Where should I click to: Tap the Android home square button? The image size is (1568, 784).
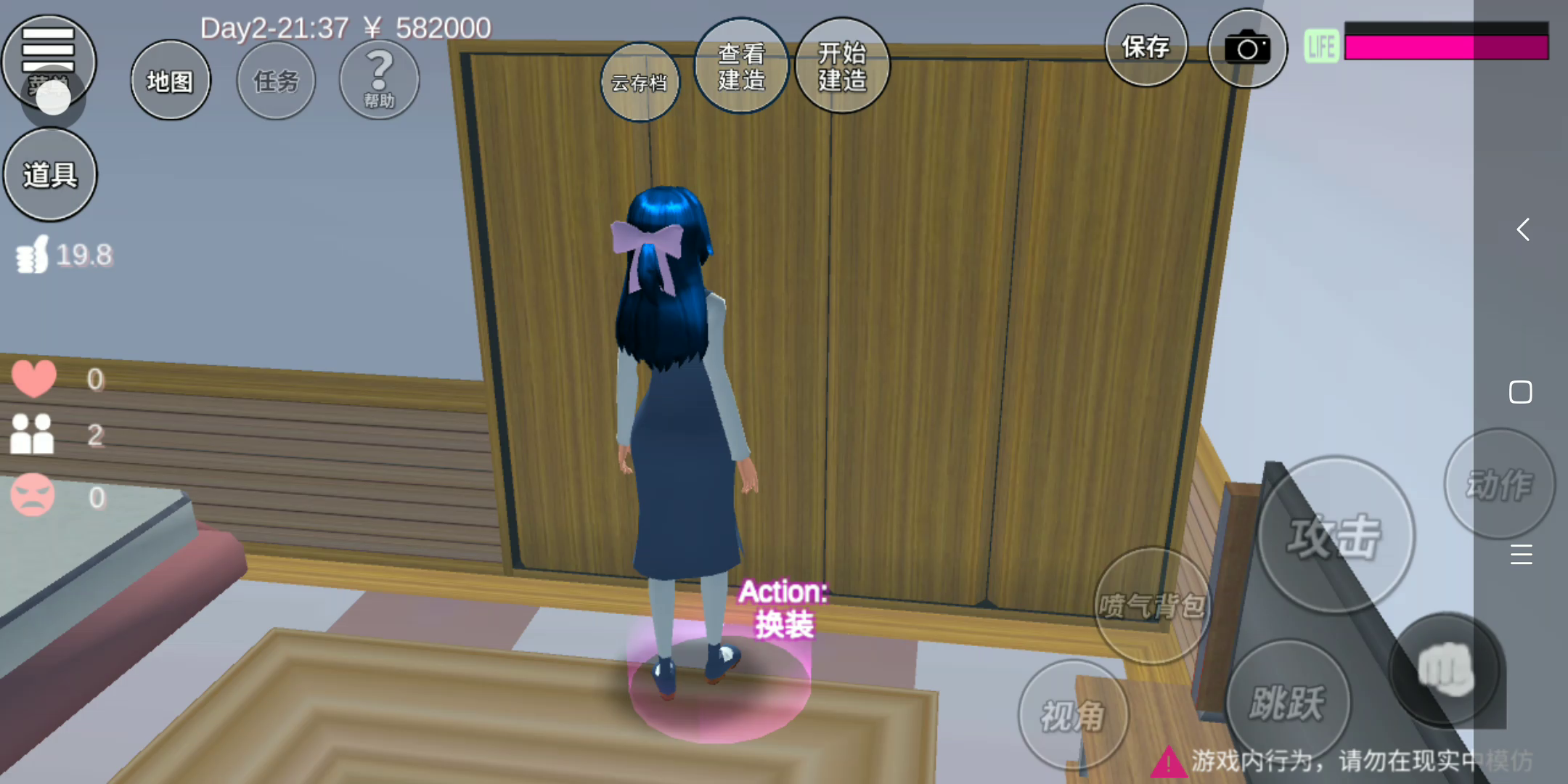1521,392
